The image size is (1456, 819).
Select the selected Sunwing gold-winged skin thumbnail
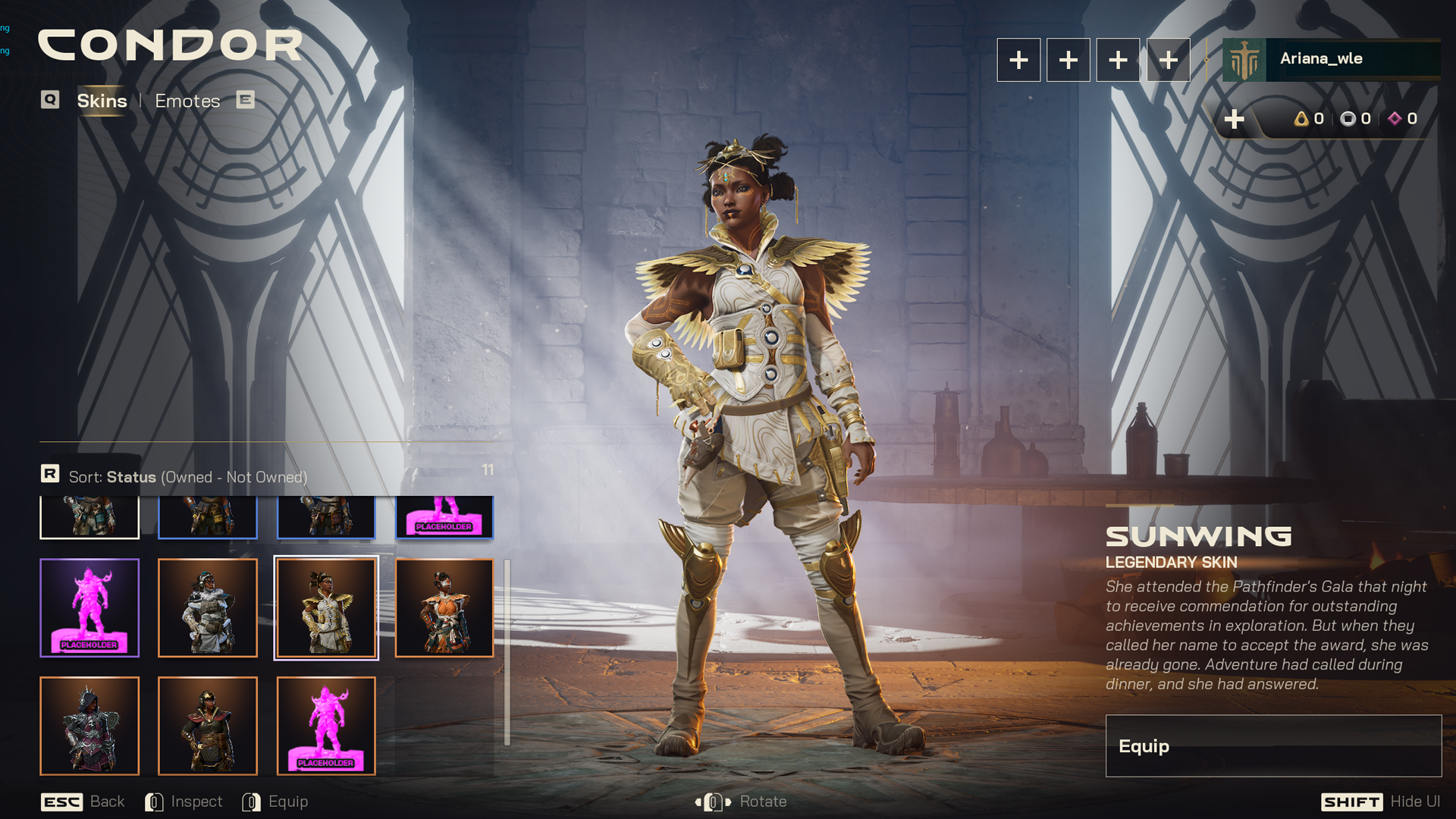pos(326,608)
